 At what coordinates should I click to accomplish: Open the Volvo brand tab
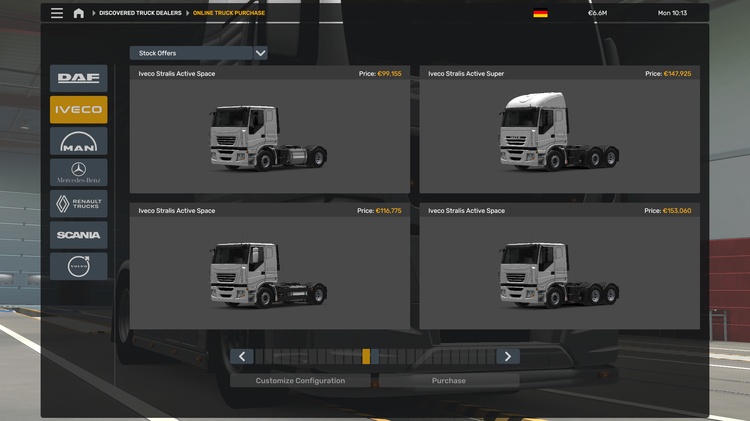tap(79, 266)
